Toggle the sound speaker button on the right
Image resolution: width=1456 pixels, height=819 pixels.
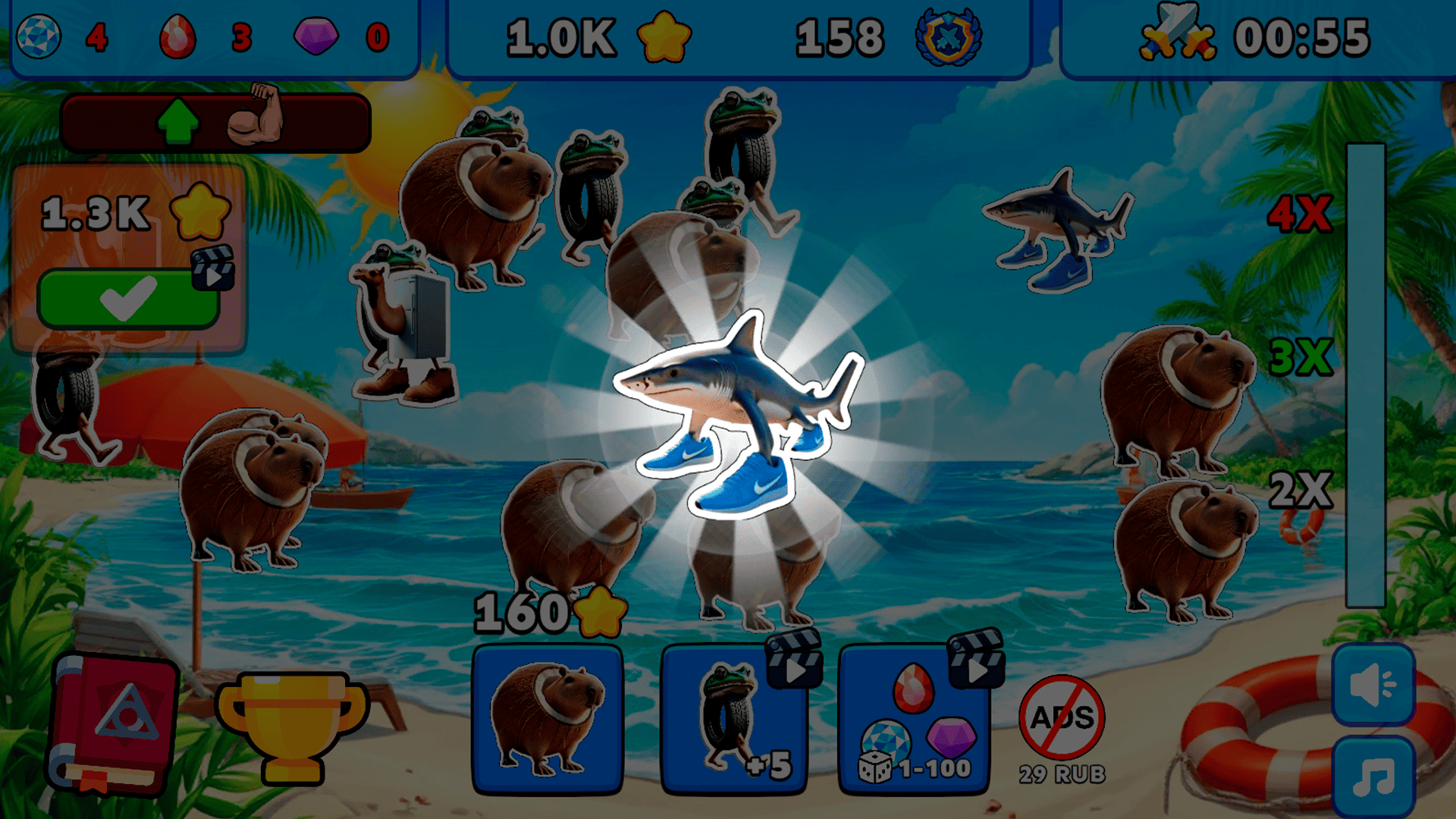(x=1374, y=686)
